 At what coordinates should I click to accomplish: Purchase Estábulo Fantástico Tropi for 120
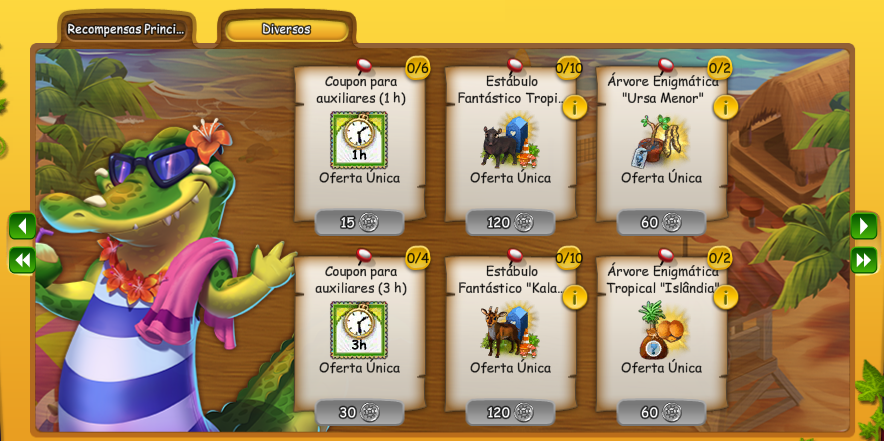(x=510, y=222)
